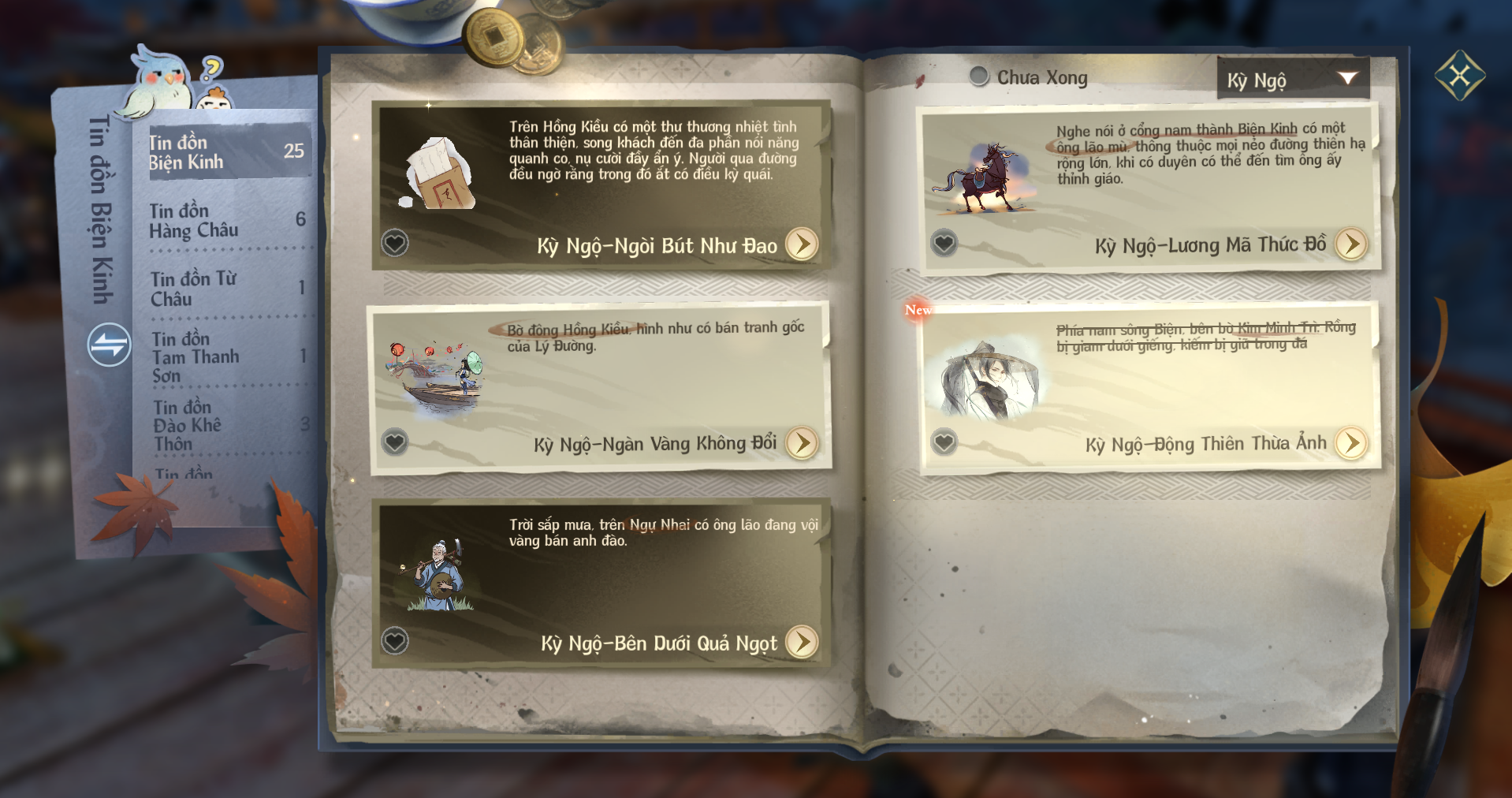1512x798 pixels.
Task: Mark Ngàn Vàng Không Đổi with the heart
Action: point(395,442)
